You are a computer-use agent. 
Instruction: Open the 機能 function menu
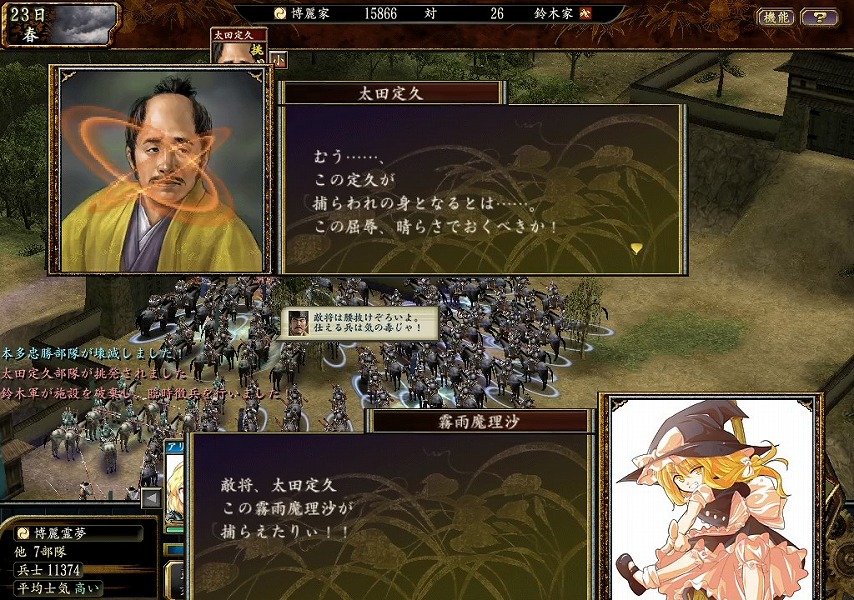[775, 17]
